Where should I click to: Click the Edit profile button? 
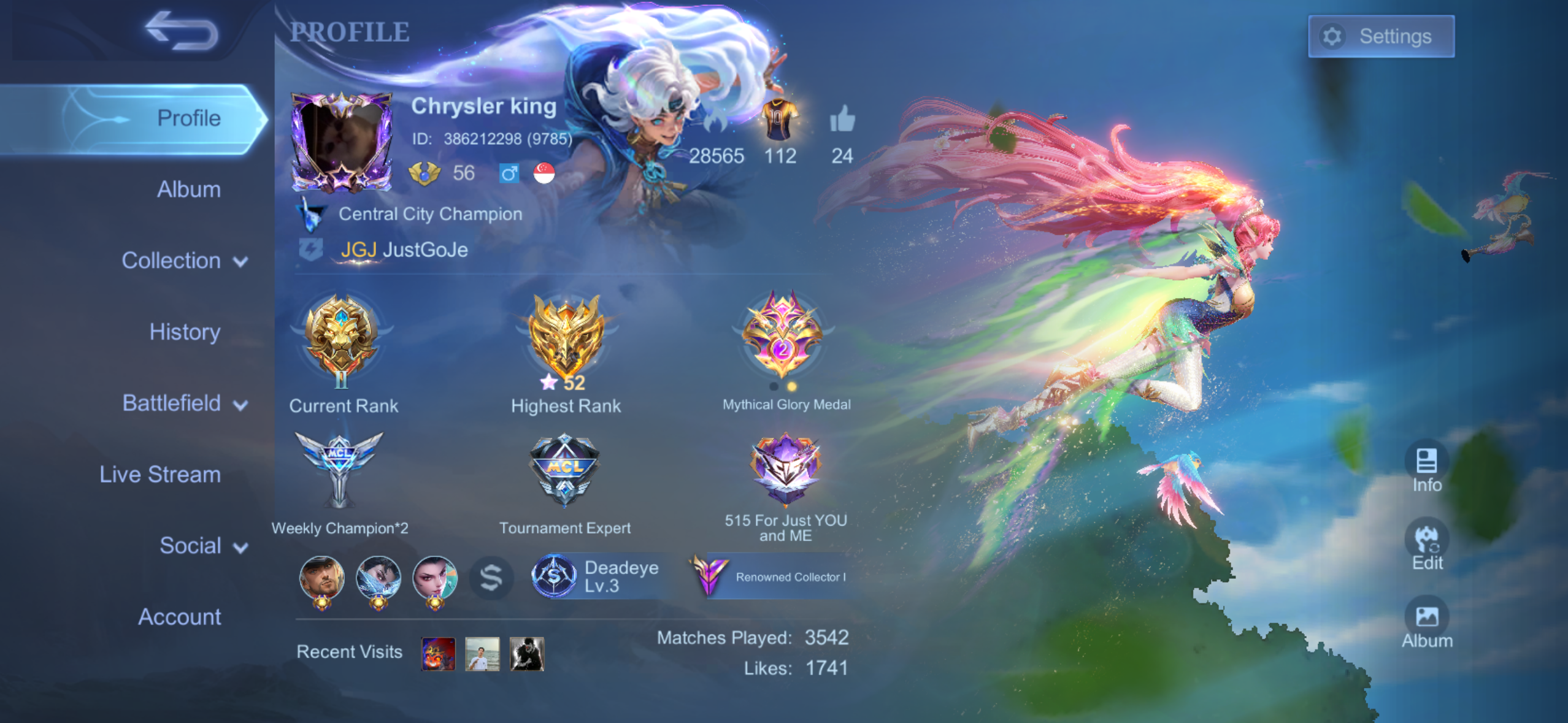(1426, 545)
